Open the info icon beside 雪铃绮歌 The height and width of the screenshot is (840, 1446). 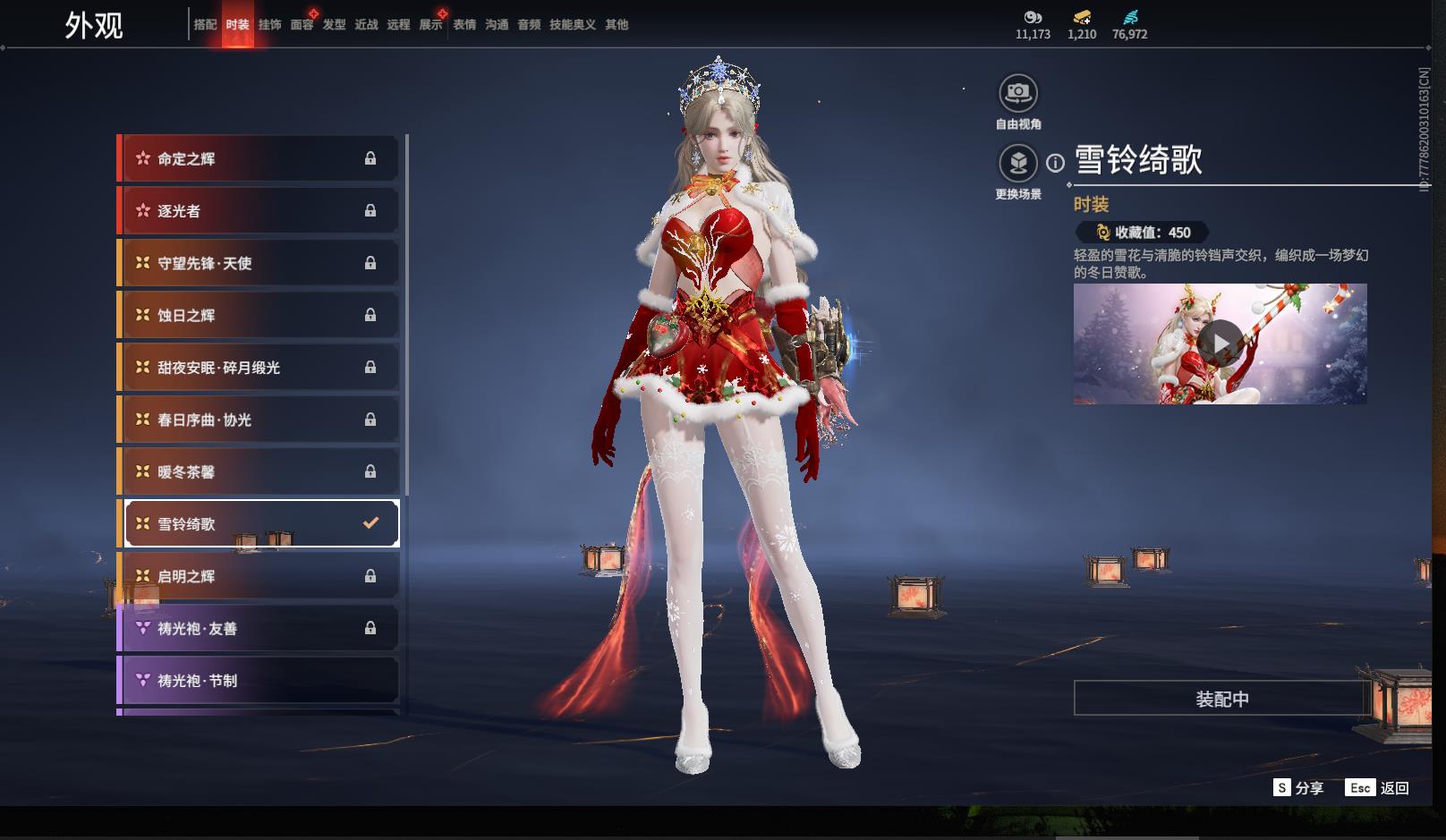pyautogui.click(x=1056, y=163)
